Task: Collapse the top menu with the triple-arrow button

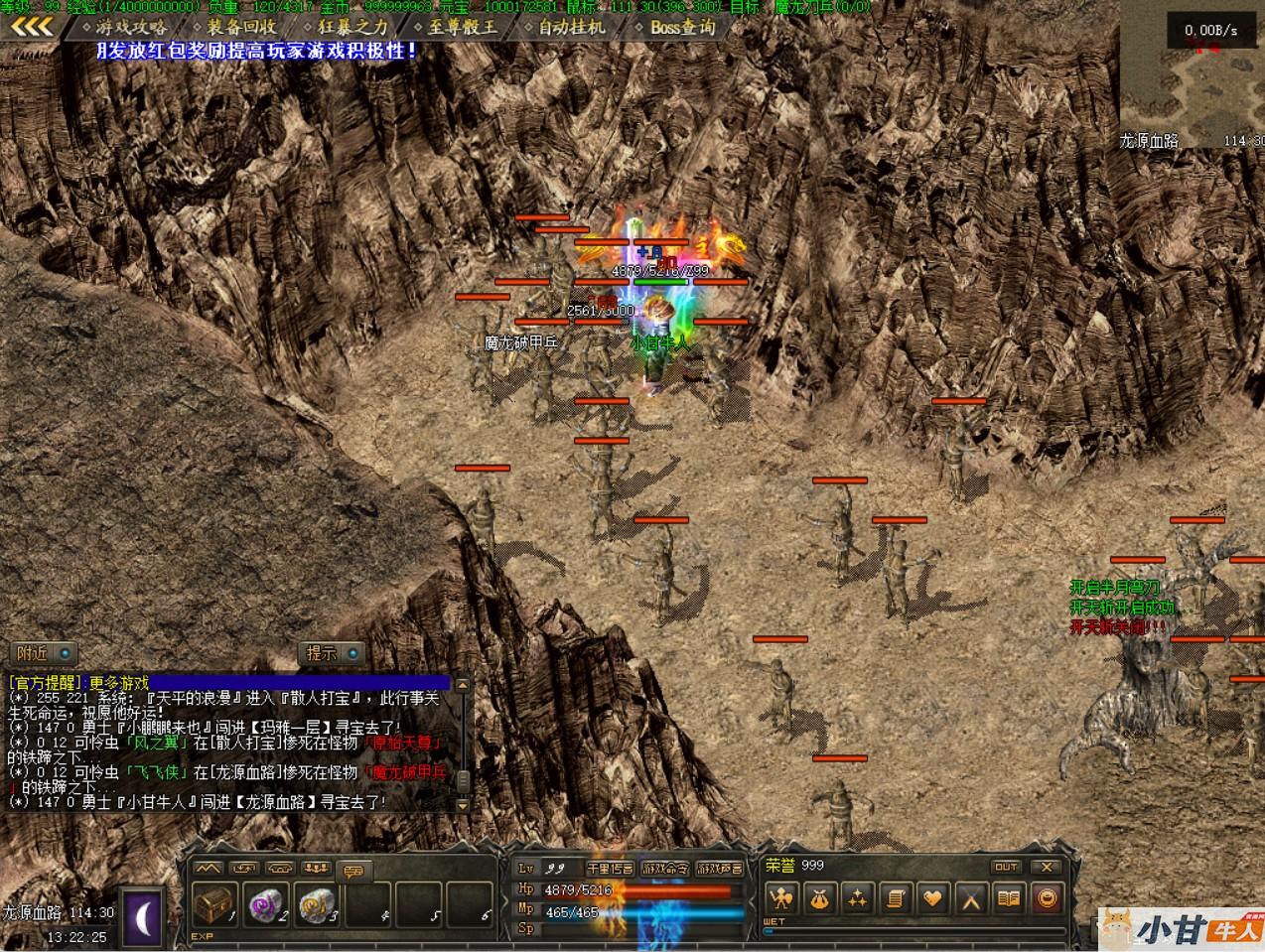Action: (32, 27)
